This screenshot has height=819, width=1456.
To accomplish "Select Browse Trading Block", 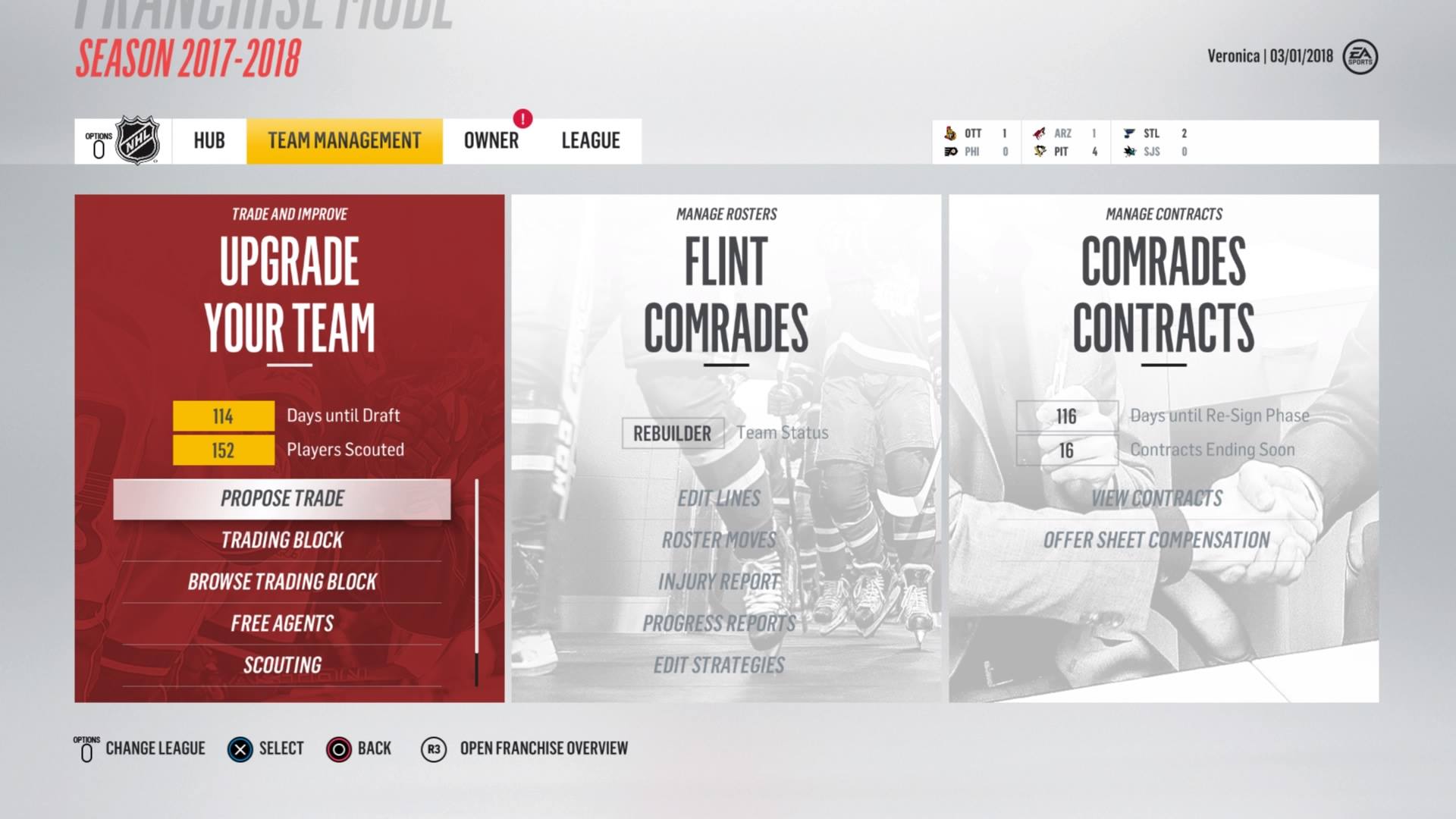I will click(282, 582).
